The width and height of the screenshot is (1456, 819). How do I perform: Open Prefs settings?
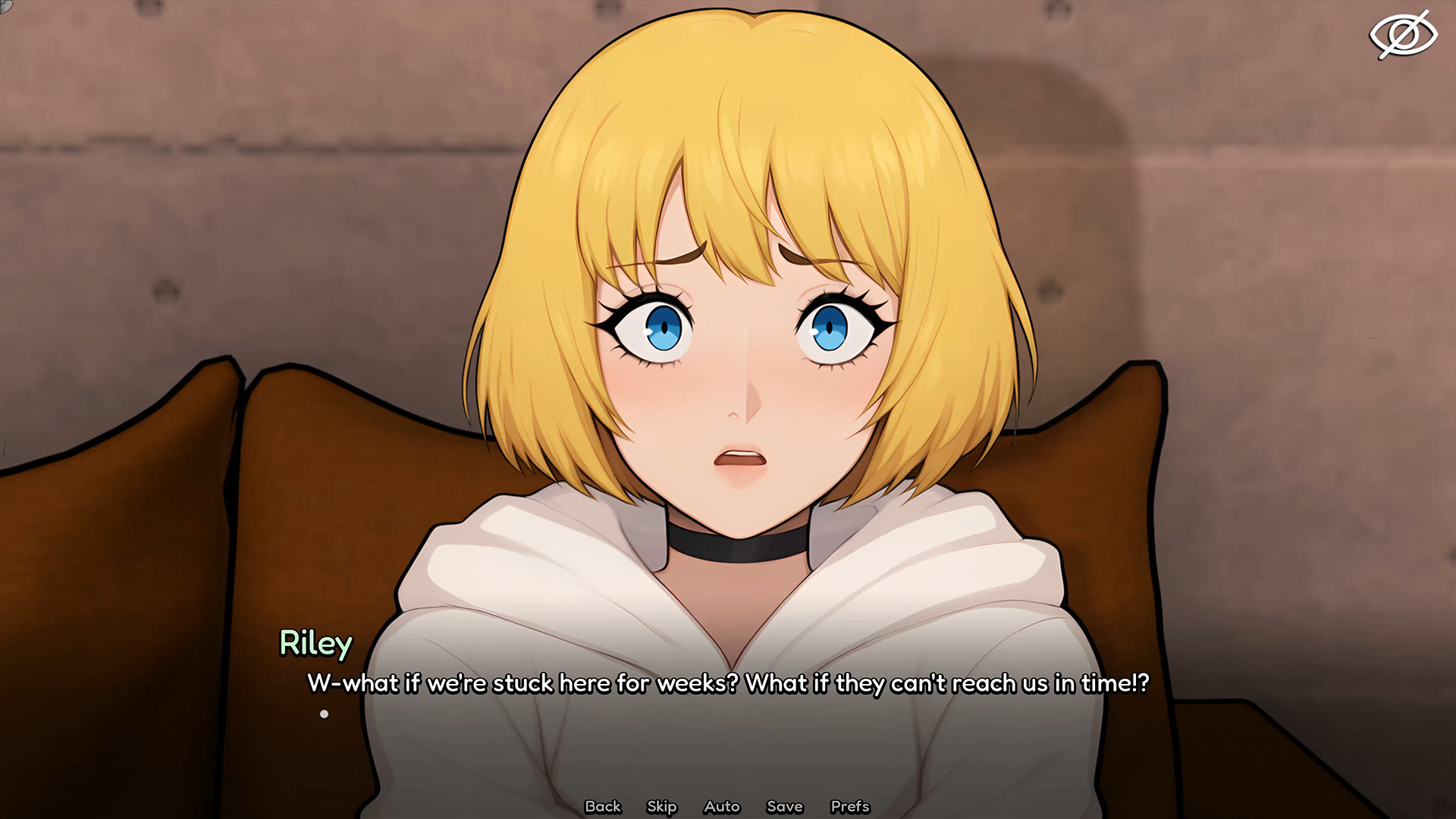tap(849, 806)
